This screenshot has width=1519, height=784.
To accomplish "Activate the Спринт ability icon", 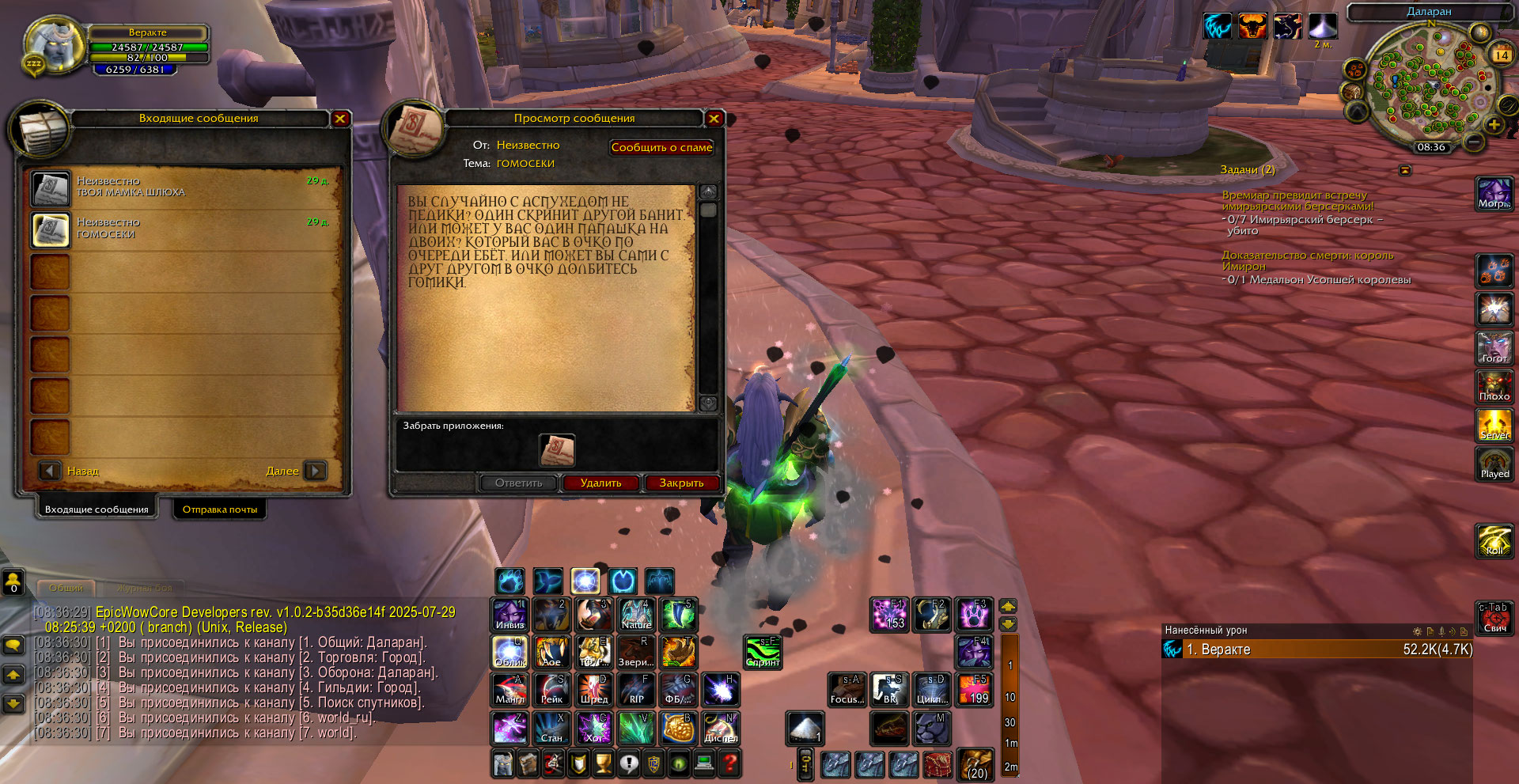I will (763, 652).
